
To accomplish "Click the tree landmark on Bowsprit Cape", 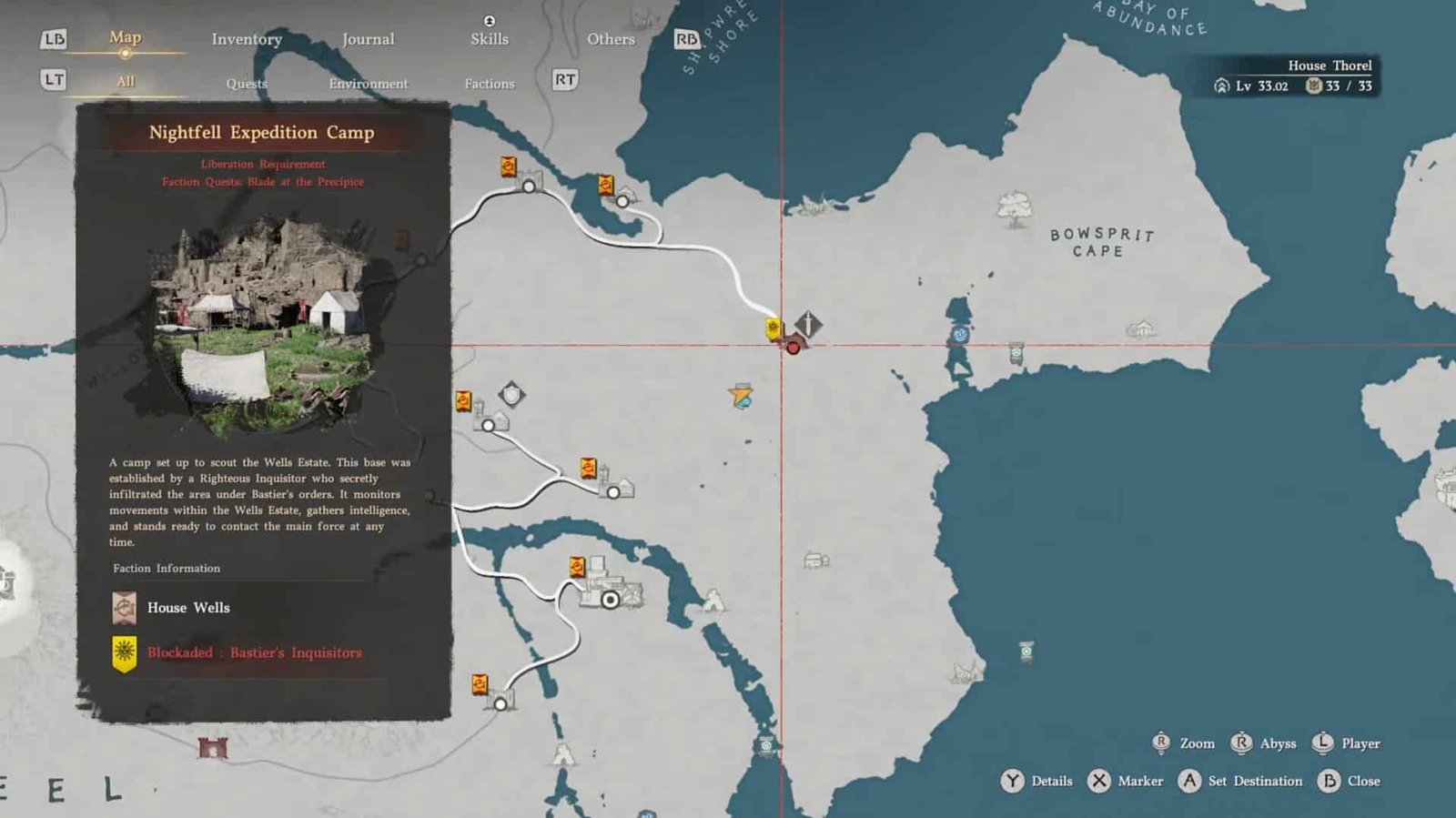I will click(x=1014, y=209).
